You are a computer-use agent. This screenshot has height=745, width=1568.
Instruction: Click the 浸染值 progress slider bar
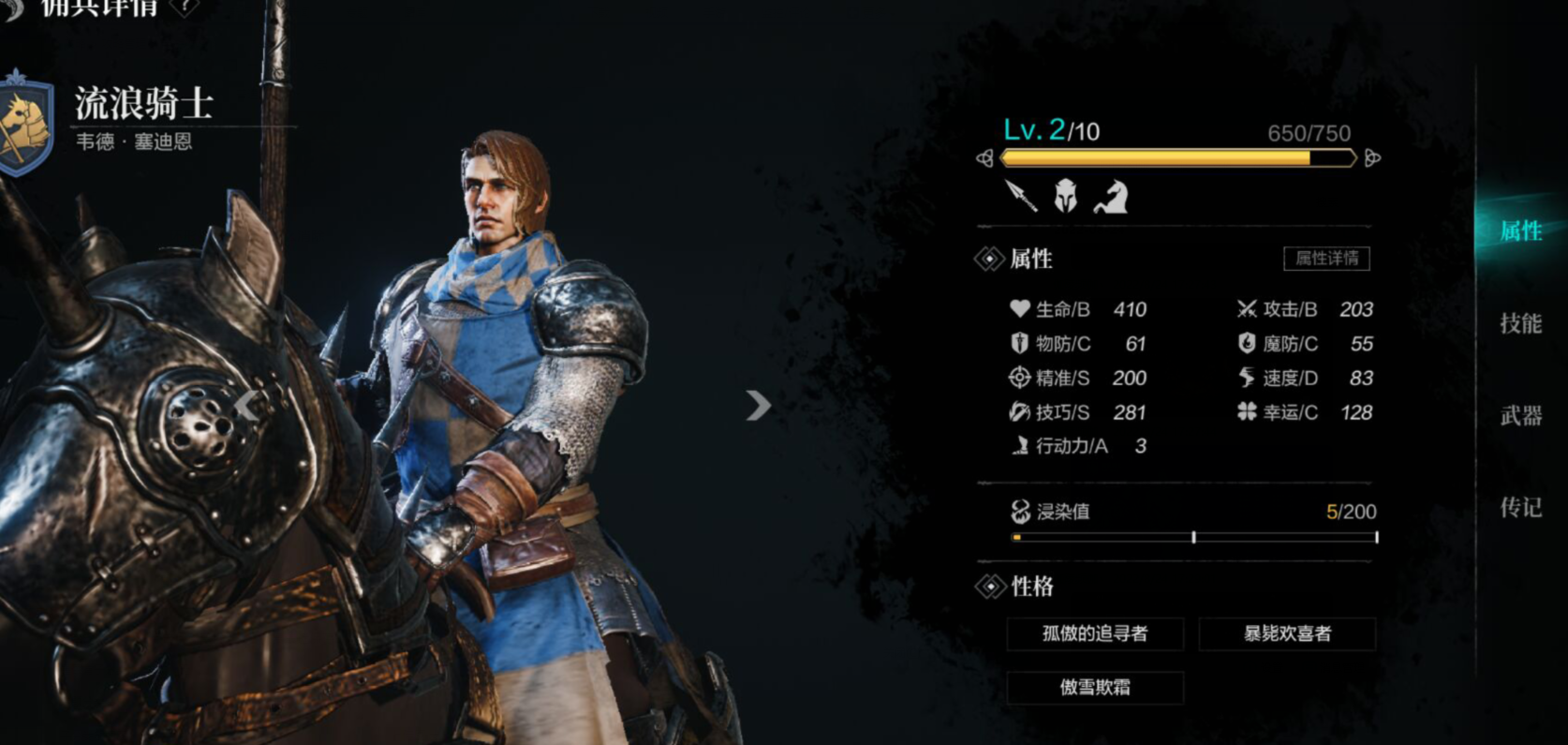click(x=1194, y=537)
